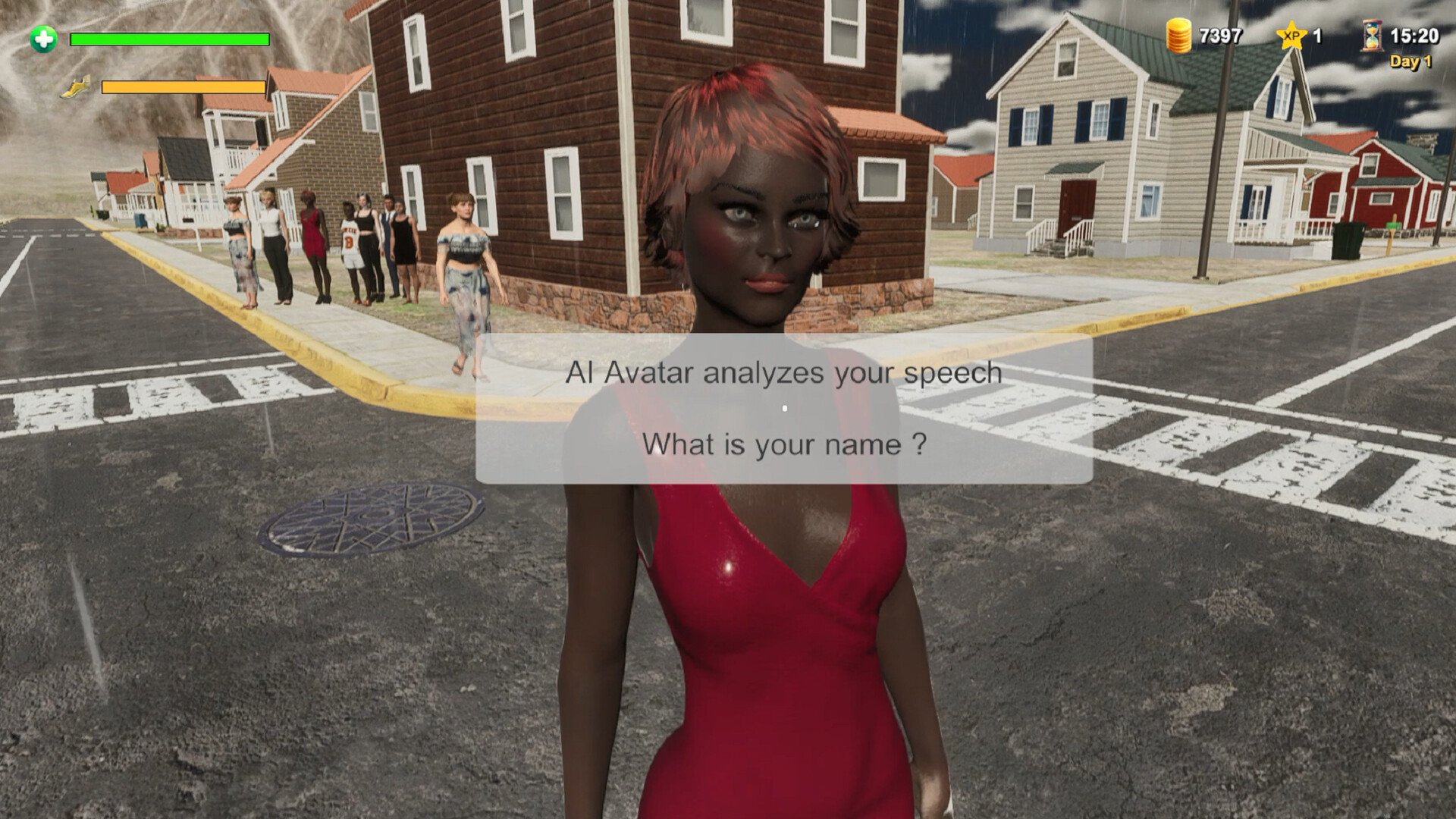1456x819 pixels.
Task: Click the green health cross icon
Action: (x=44, y=39)
